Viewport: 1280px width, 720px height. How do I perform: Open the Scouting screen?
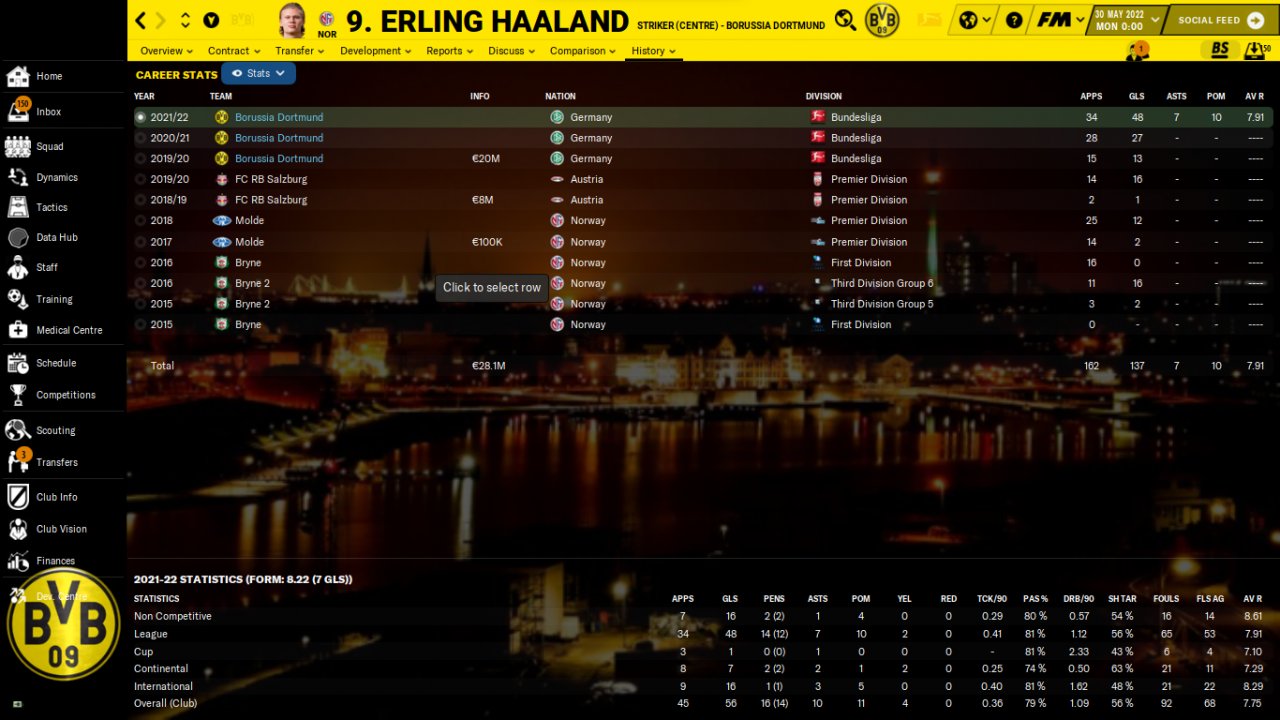55,431
